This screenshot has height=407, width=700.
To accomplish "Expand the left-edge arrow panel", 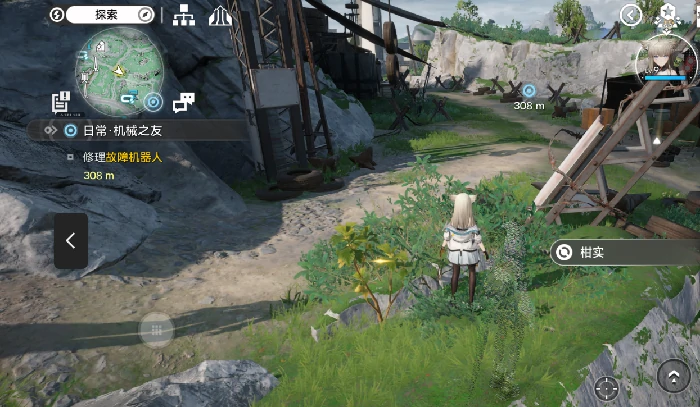I will [71, 240].
